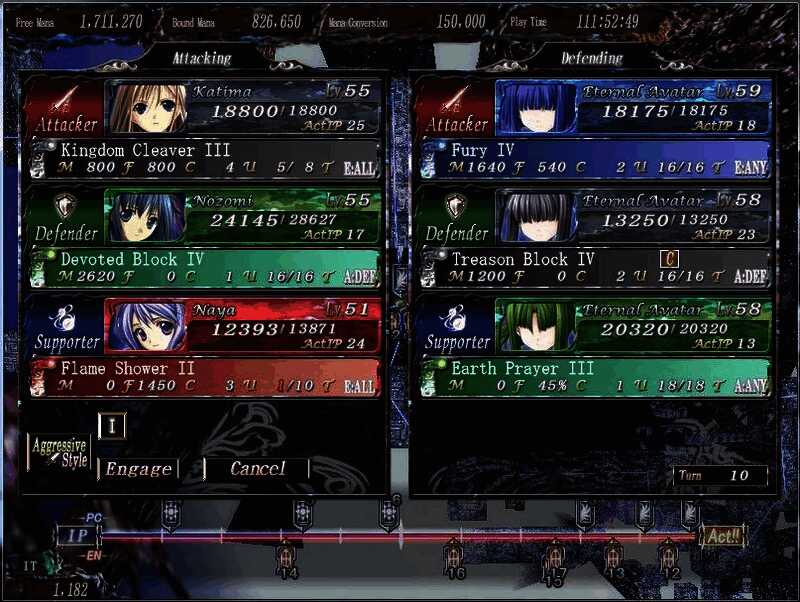Cancel the battle setup
The image size is (800, 602).
[257, 468]
